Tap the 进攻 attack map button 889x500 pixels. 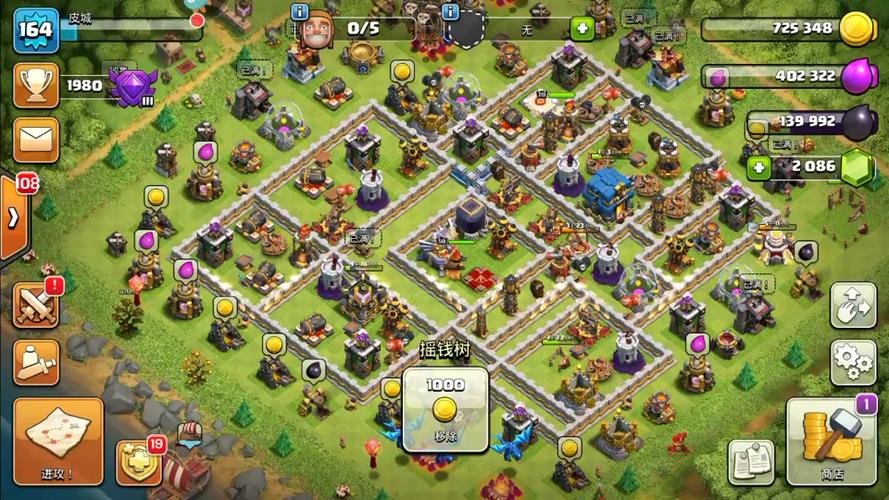coord(58,440)
